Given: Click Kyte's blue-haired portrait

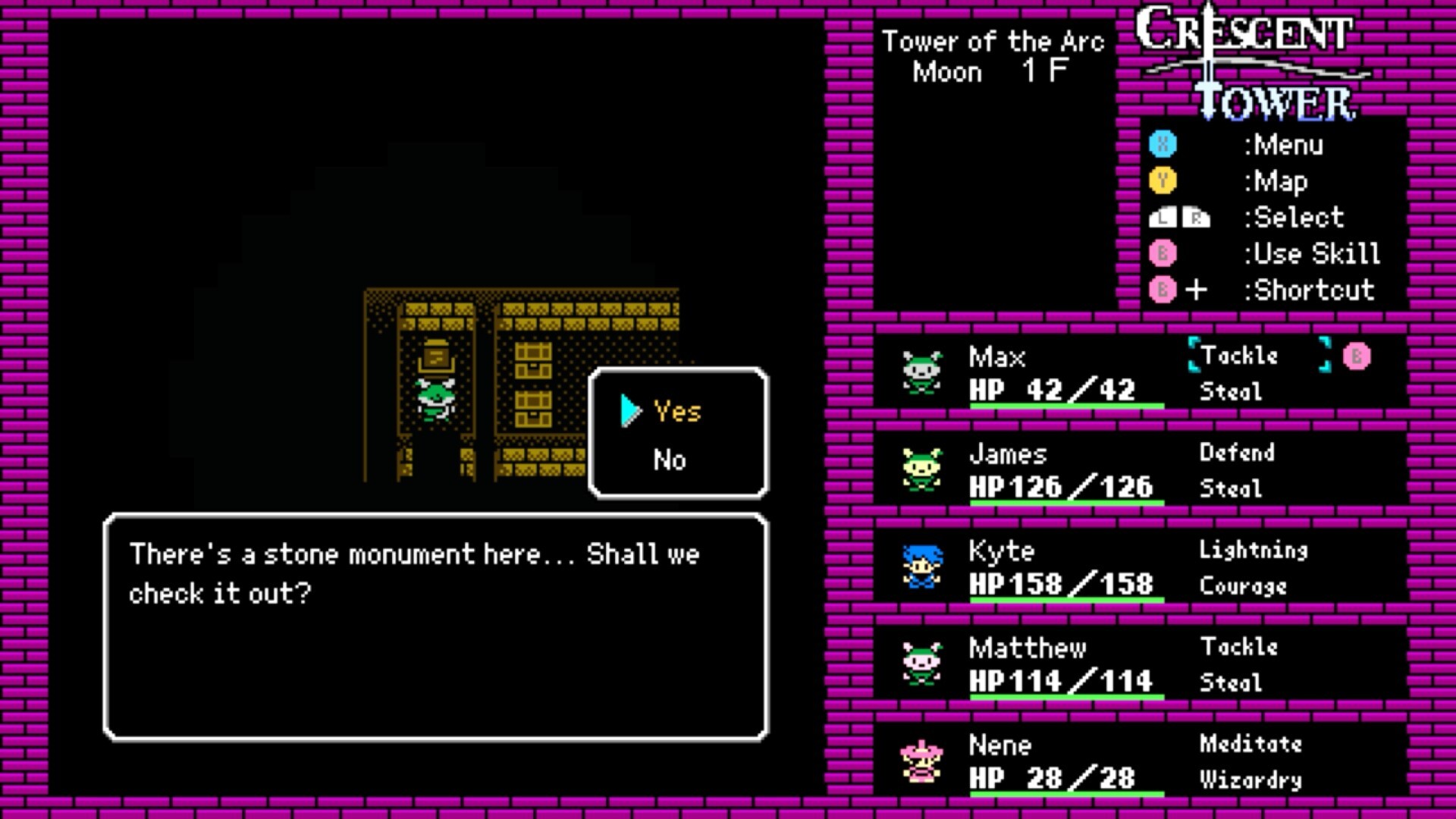Looking at the screenshot, I should [921, 567].
